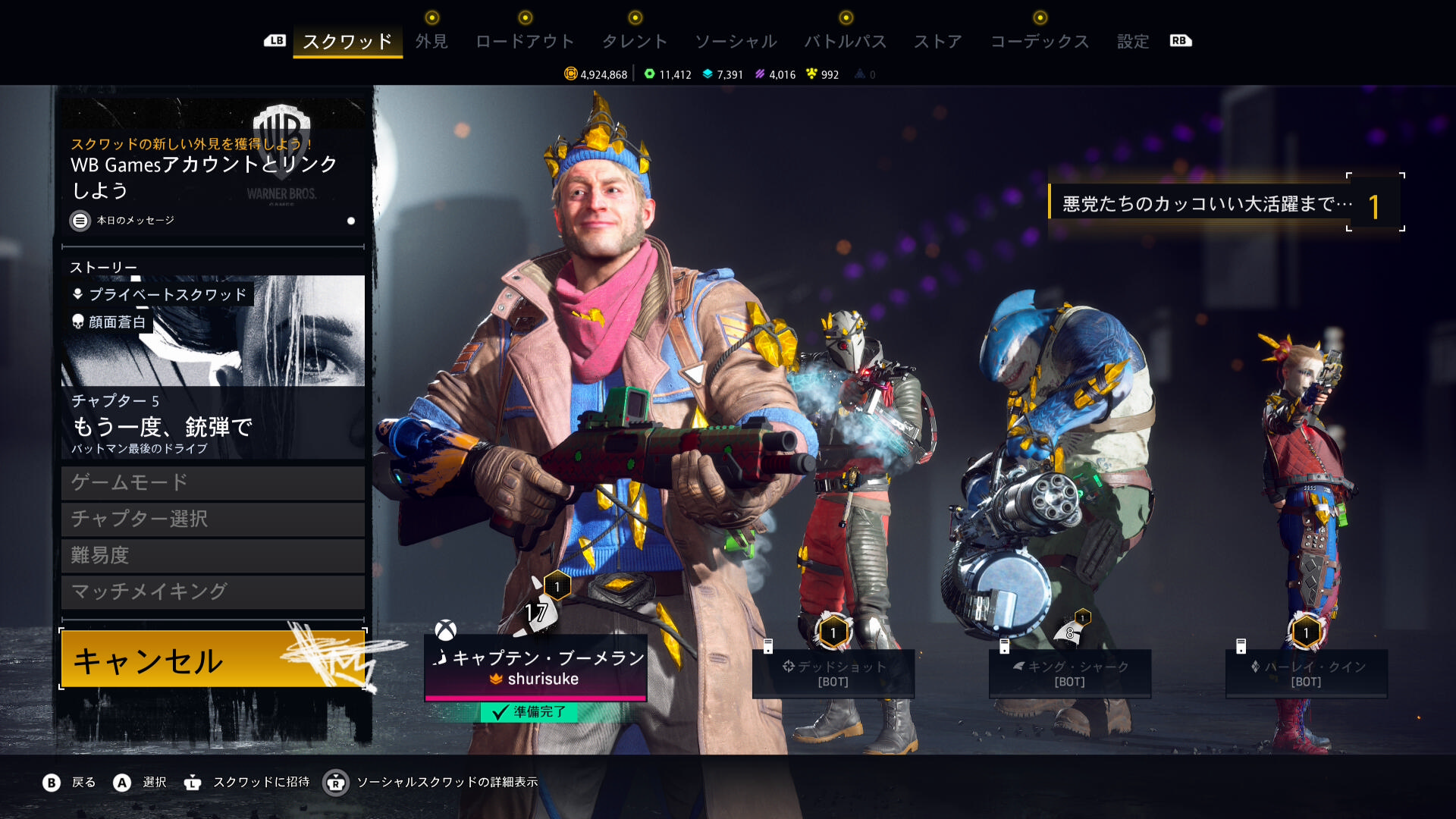Open the 難易度 setting

213,555
